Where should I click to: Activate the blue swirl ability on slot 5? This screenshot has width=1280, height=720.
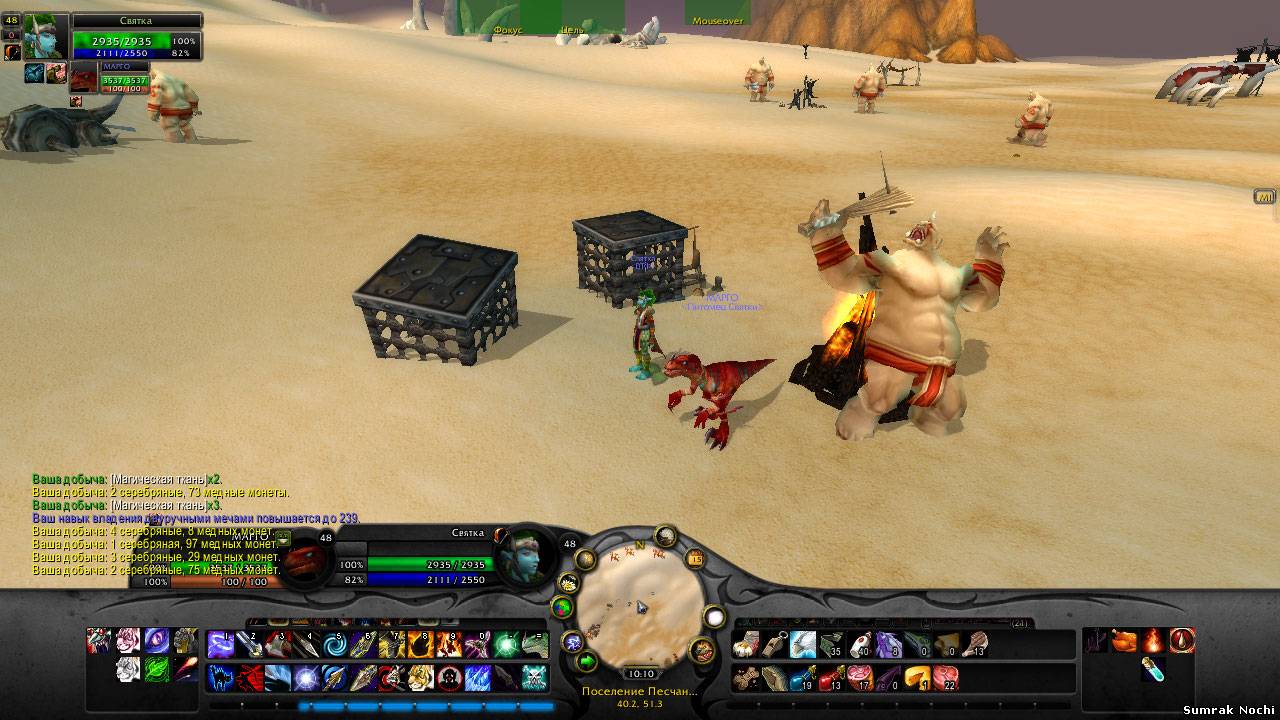pos(335,645)
